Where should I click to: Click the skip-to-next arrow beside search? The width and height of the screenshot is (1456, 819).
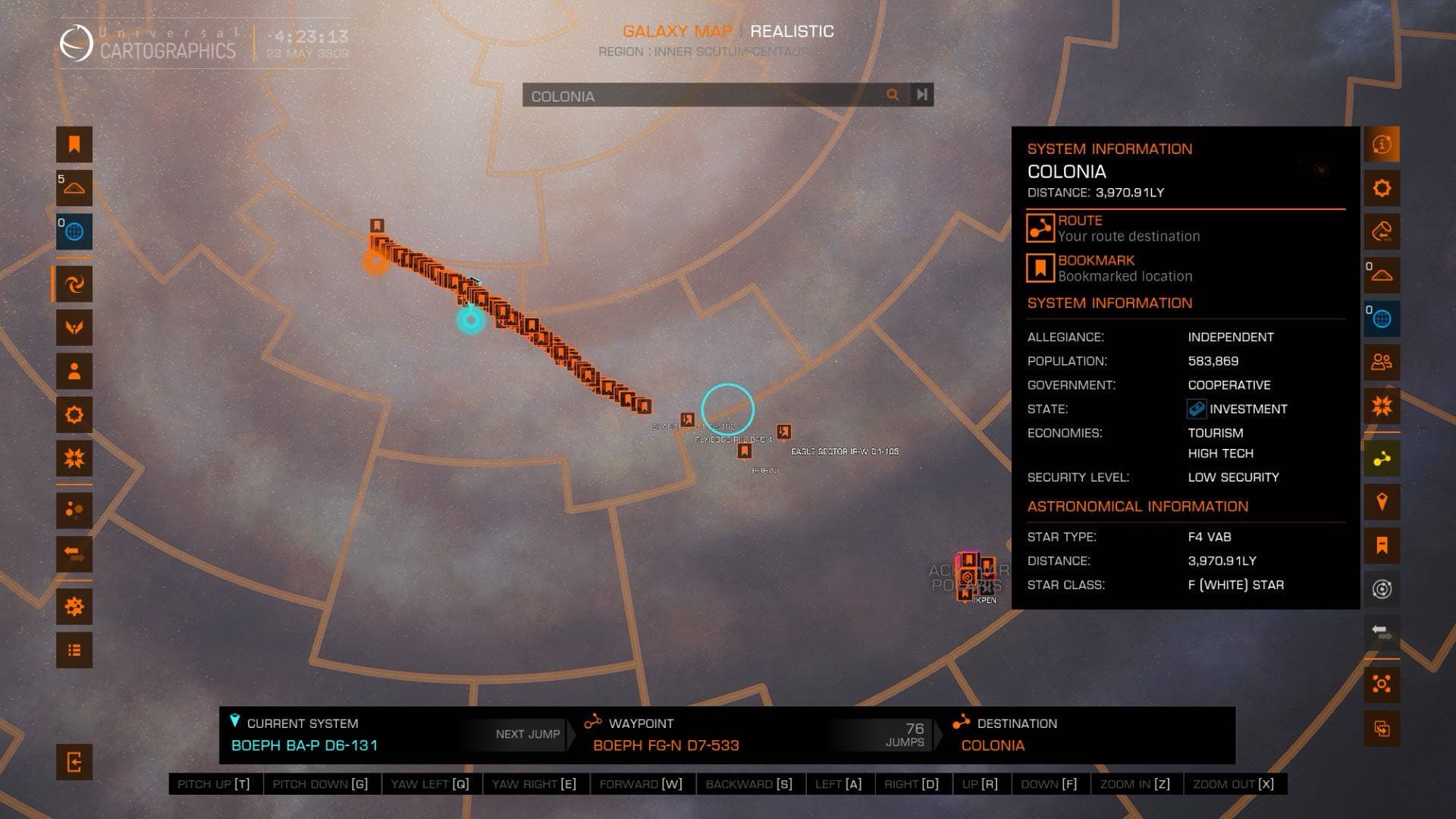921,95
